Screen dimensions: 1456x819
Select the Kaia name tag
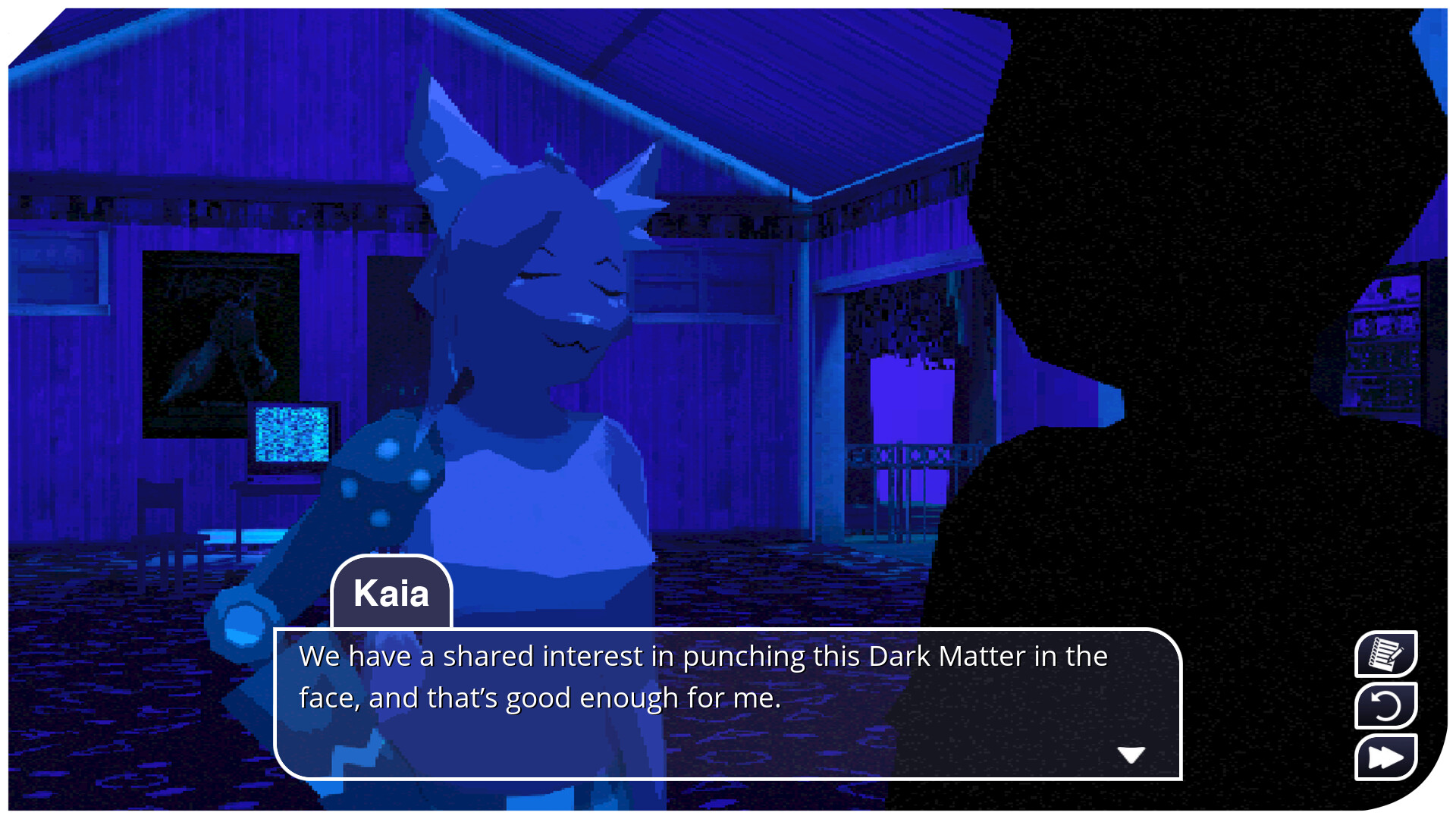[391, 595]
